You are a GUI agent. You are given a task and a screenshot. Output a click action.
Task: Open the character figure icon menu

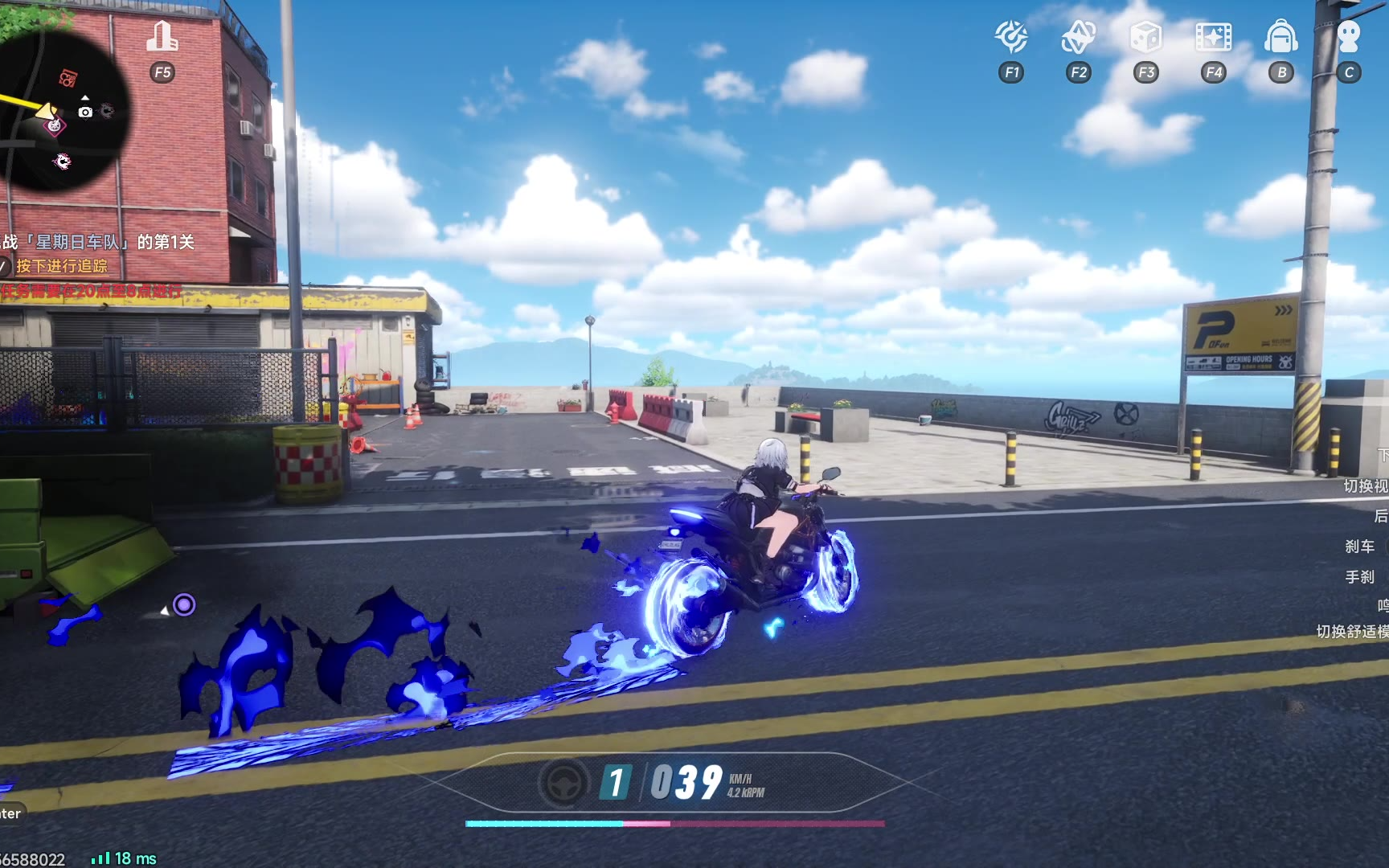click(1349, 37)
